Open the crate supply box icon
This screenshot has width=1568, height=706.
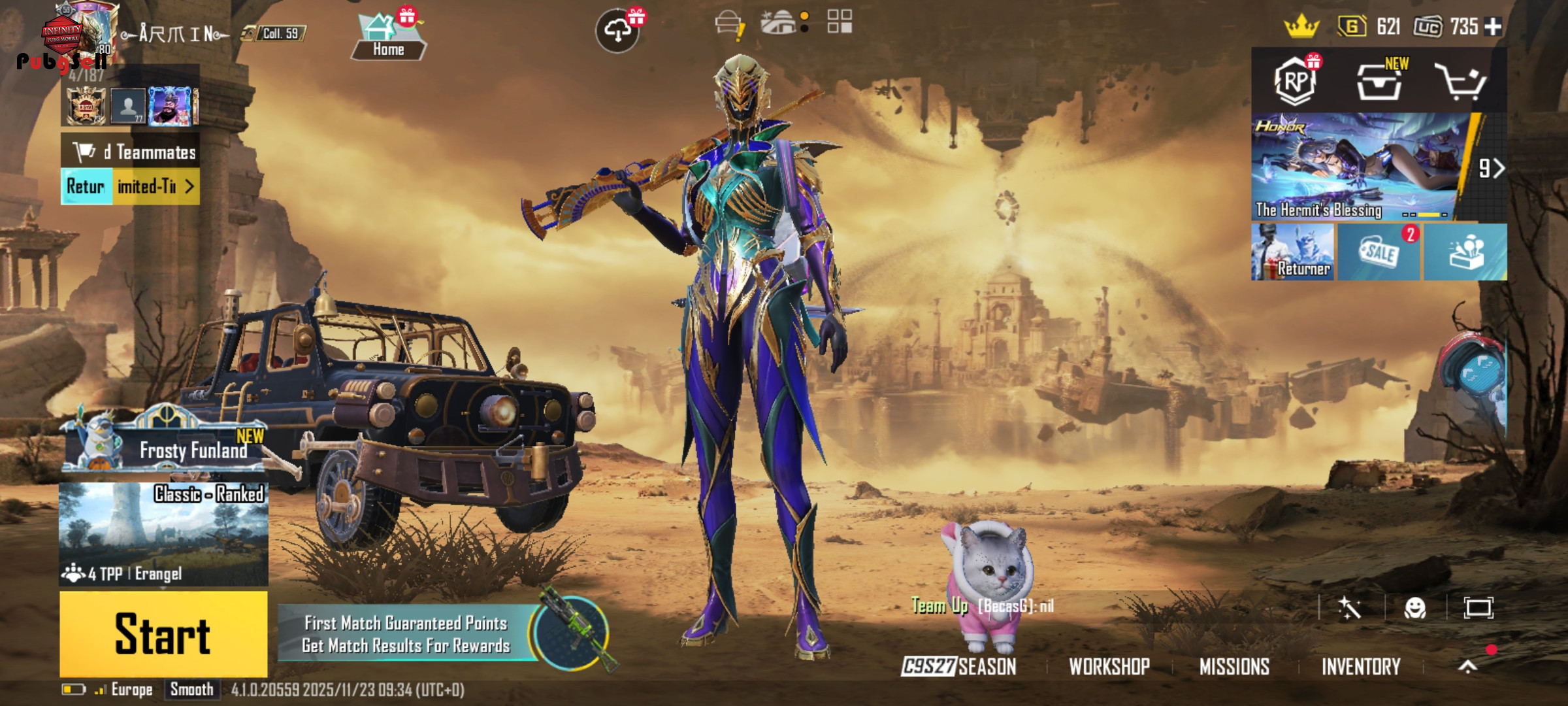[x=1379, y=82]
